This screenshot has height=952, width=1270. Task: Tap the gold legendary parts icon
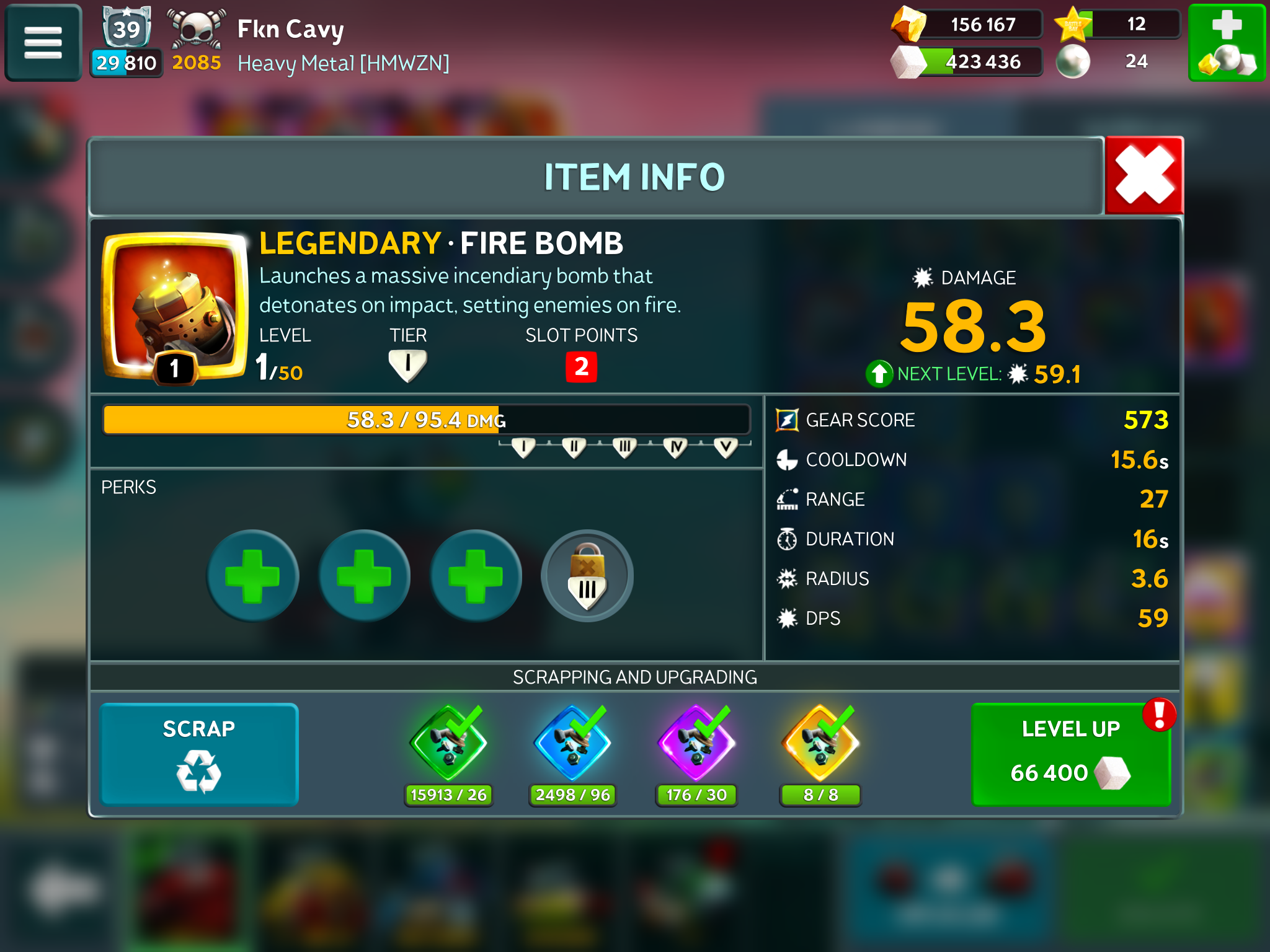820,744
